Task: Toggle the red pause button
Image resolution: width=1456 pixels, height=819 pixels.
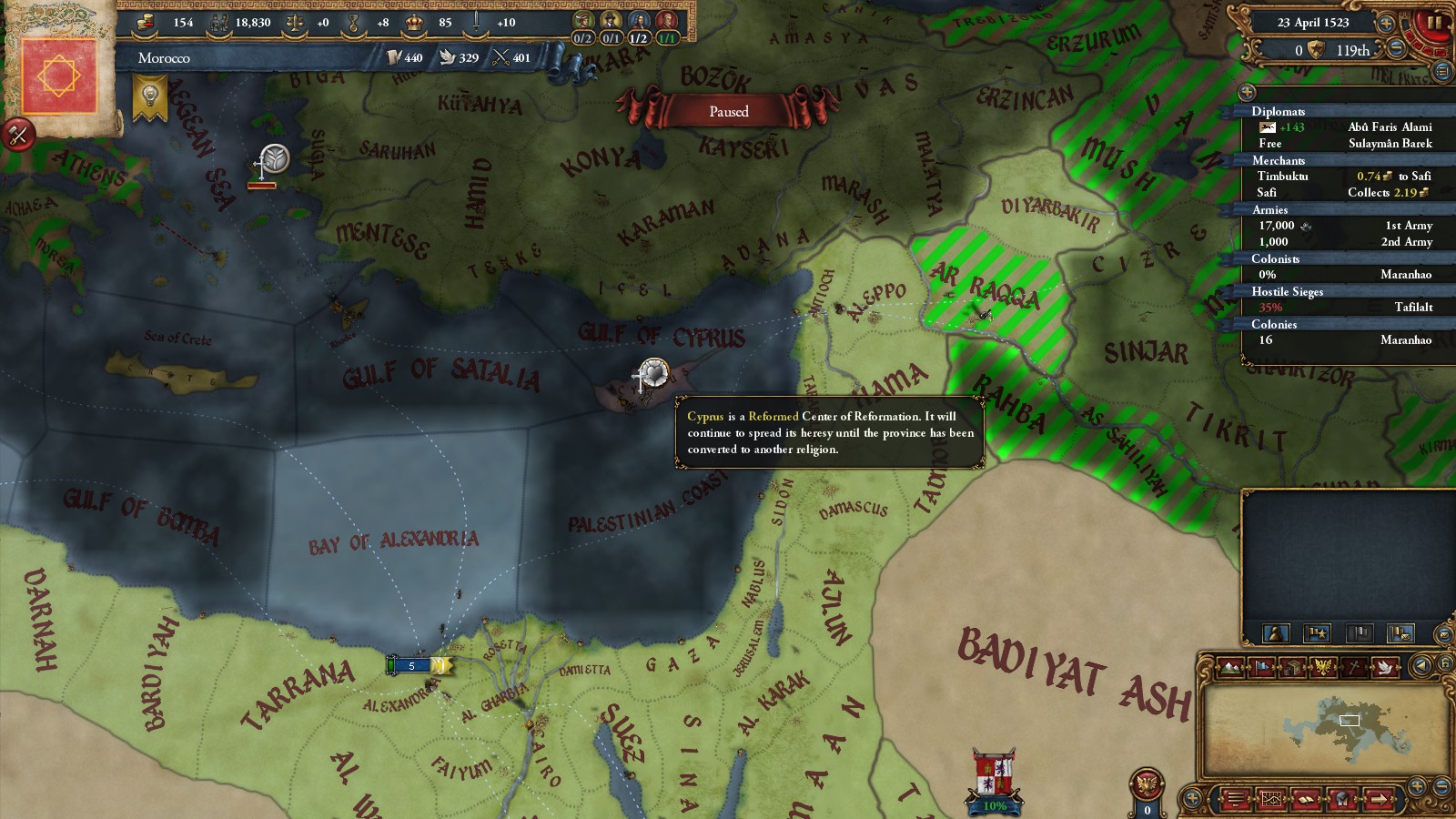Action: pyautogui.click(x=1435, y=23)
